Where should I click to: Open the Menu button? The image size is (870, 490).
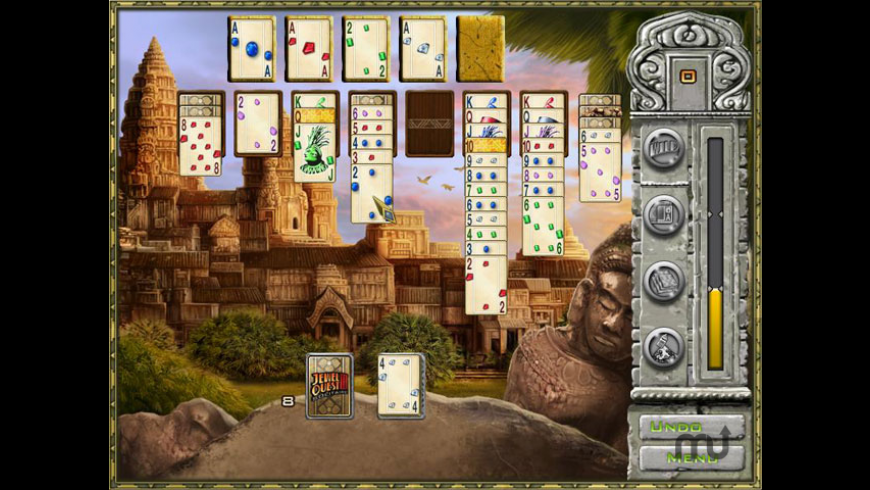point(692,458)
